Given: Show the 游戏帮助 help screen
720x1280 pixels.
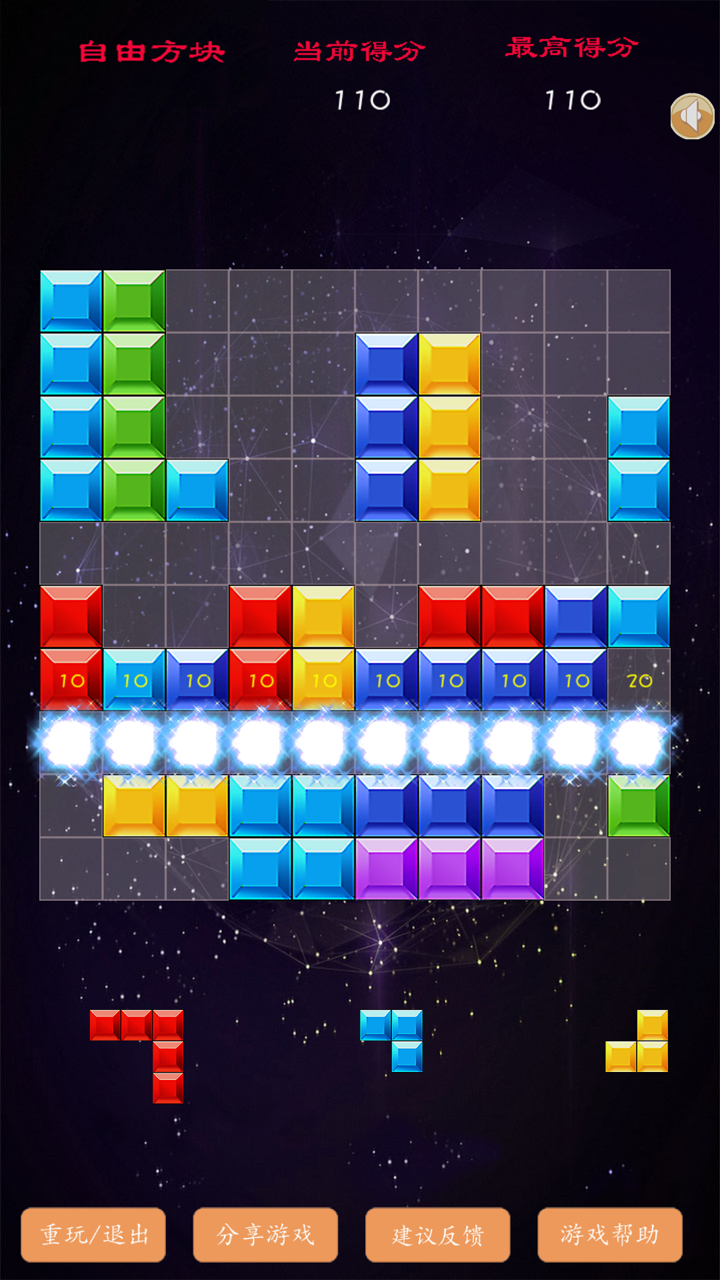Looking at the screenshot, I should point(609,1235).
